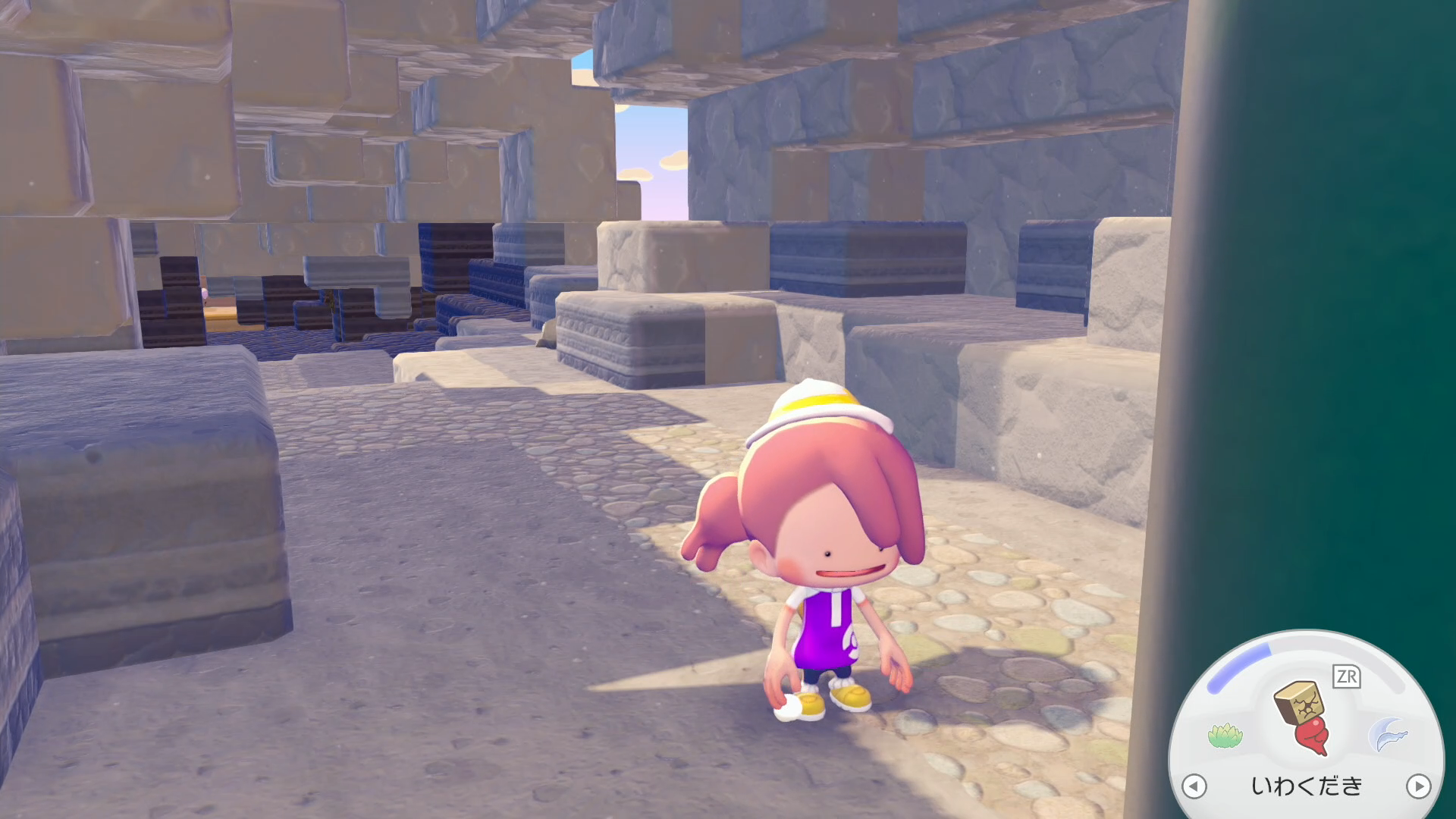Image resolution: width=1456 pixels, height=819 pixels.
Task: Click the right arrow on the ability wheel
Action: point(1418,786)
